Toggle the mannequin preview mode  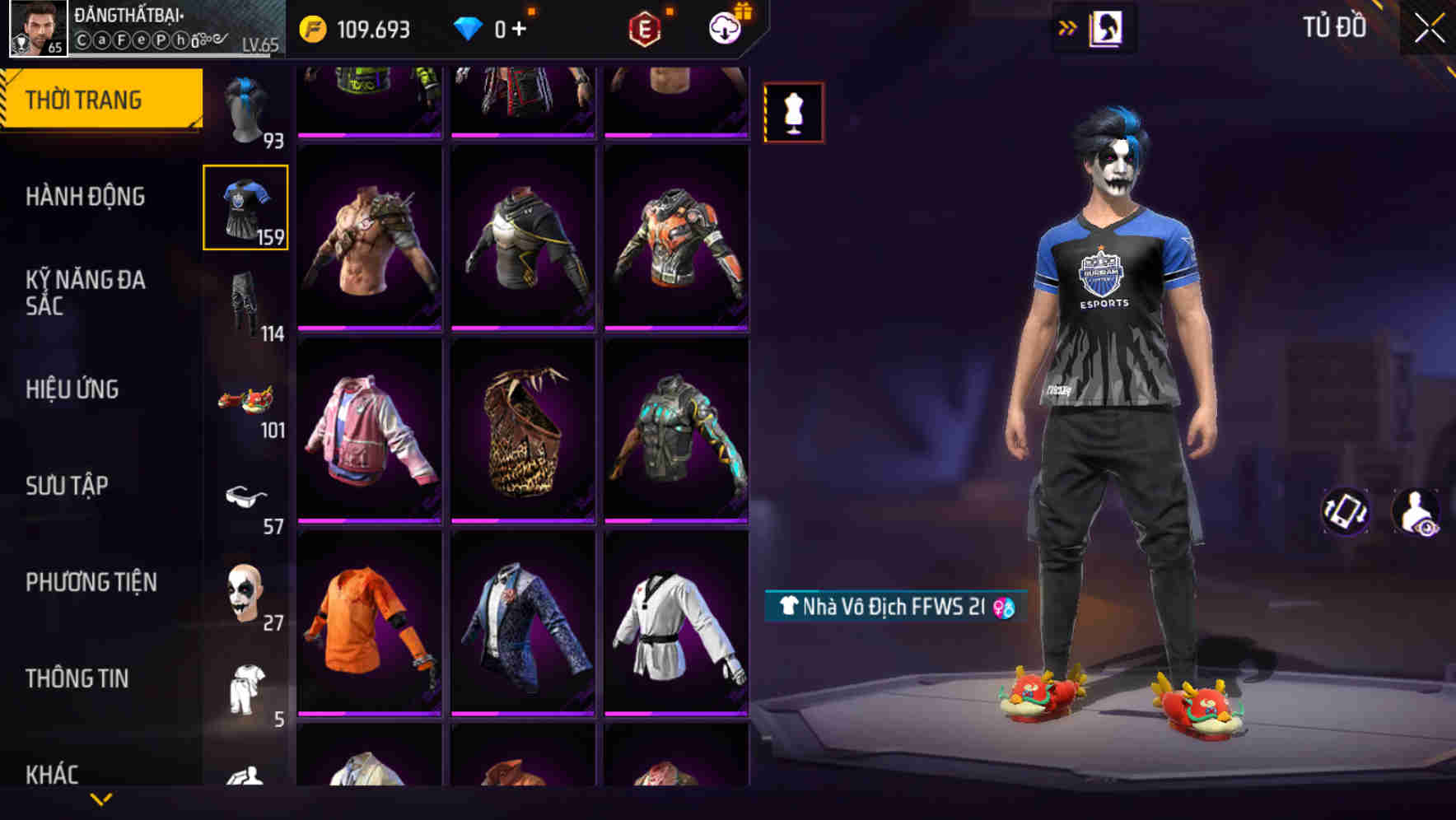793,113
